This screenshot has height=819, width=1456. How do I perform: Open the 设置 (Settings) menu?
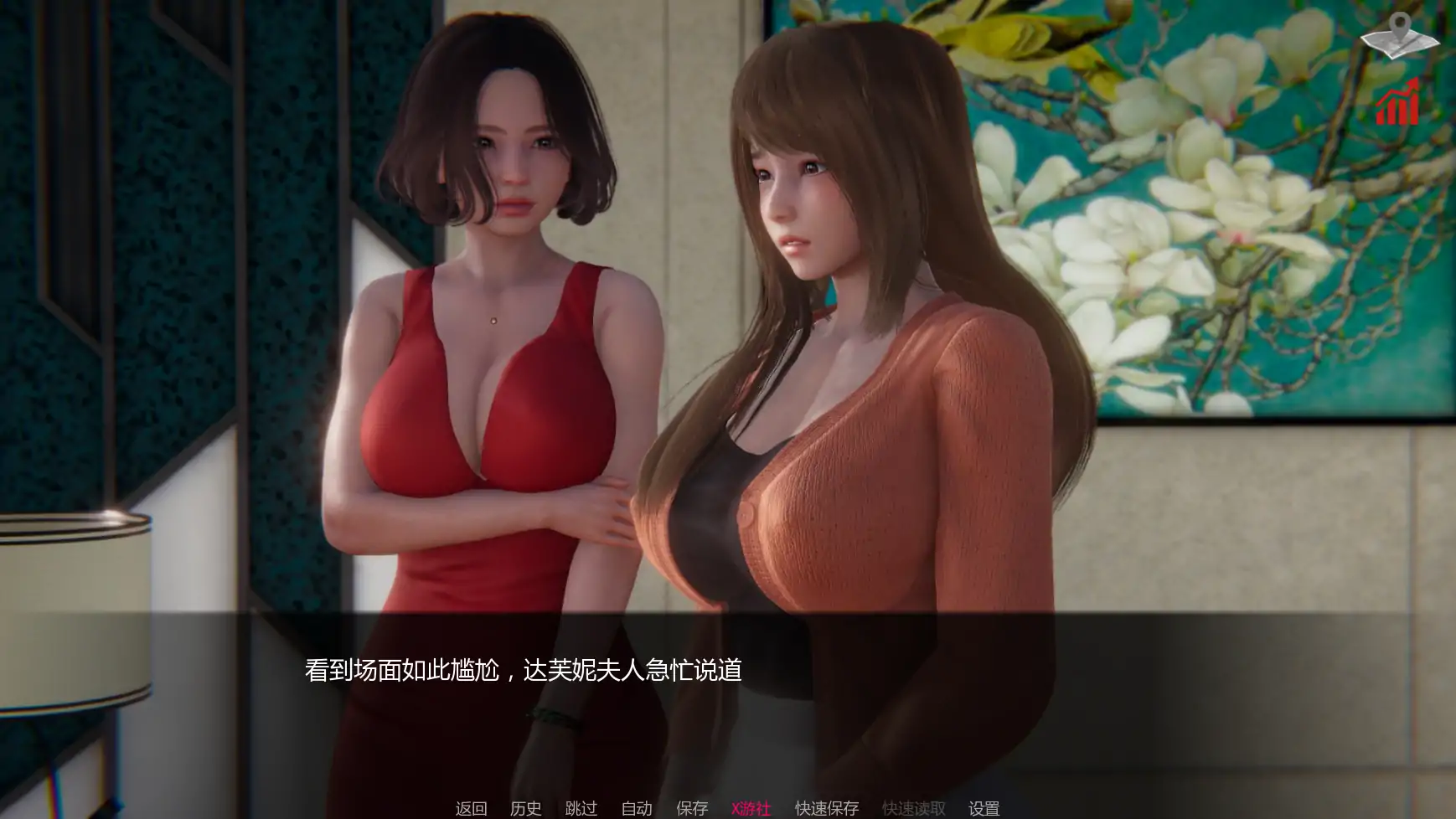coord(984,808)
